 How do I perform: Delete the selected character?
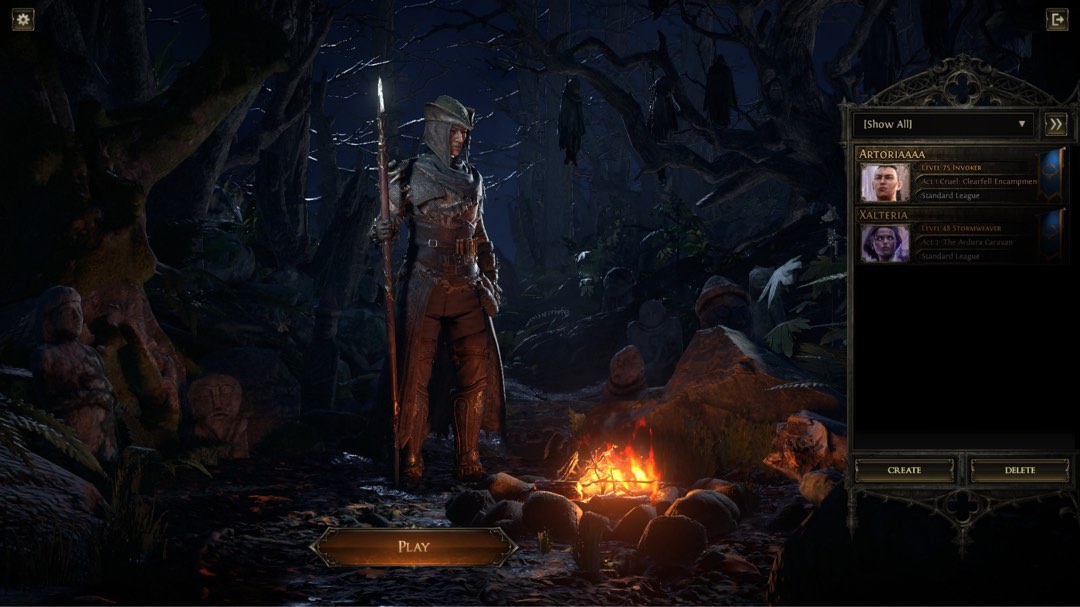(1019, 470)
